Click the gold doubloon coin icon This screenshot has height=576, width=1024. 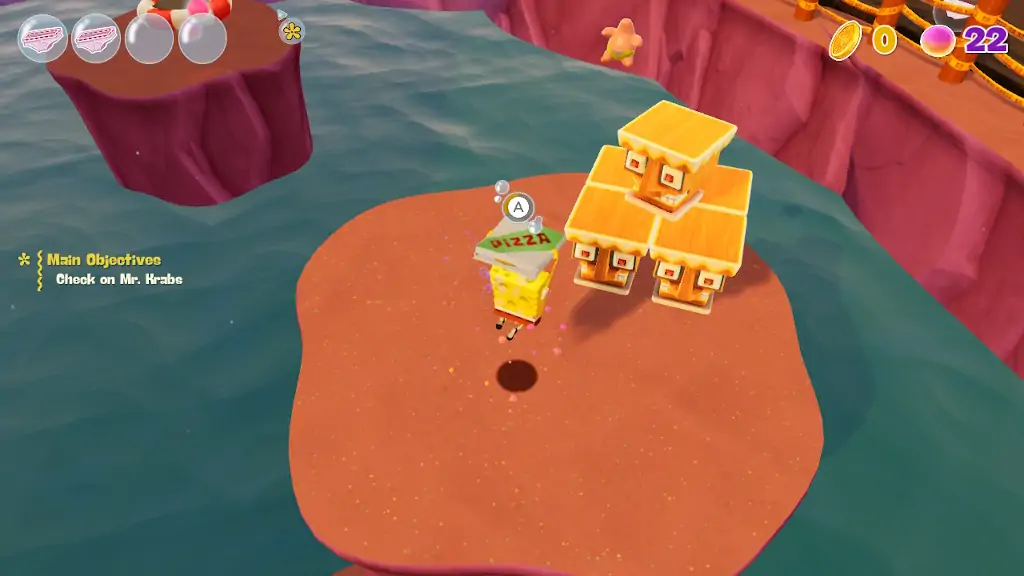coord(845,40)
